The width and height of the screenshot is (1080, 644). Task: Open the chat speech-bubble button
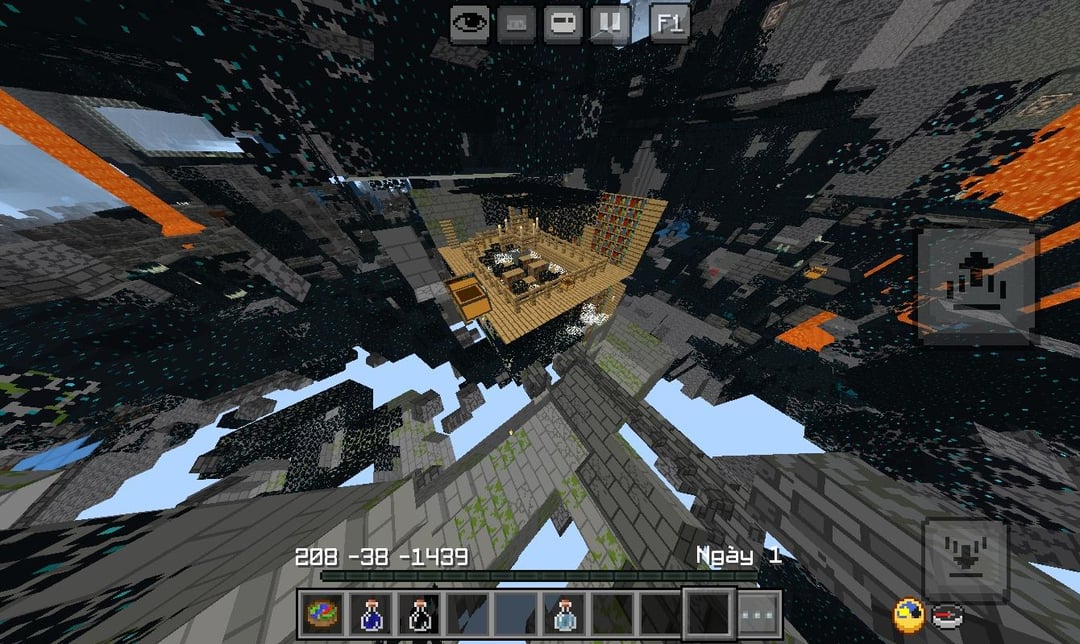point(563,23)
